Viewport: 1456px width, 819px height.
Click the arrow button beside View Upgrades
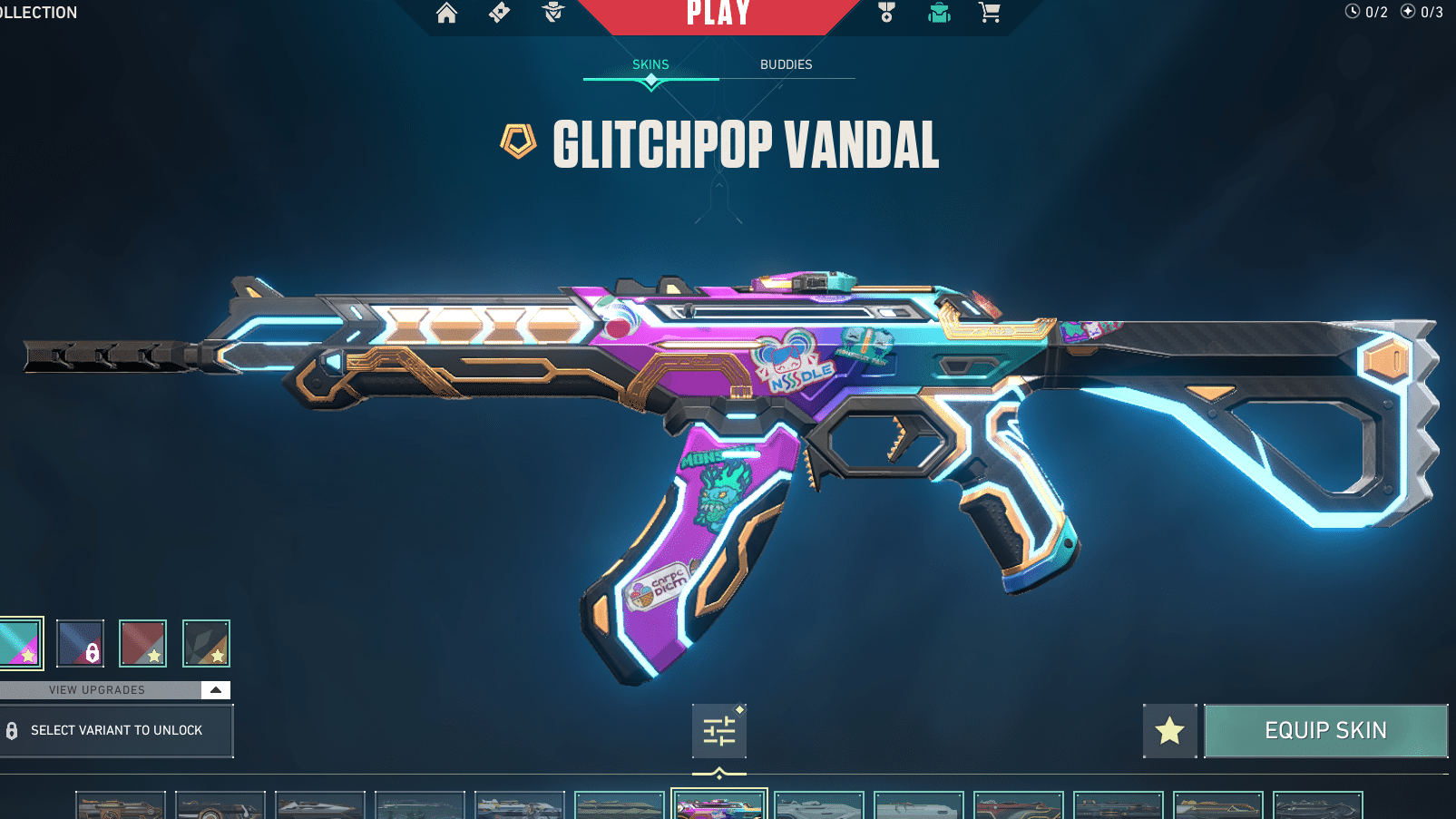point(216,689)
